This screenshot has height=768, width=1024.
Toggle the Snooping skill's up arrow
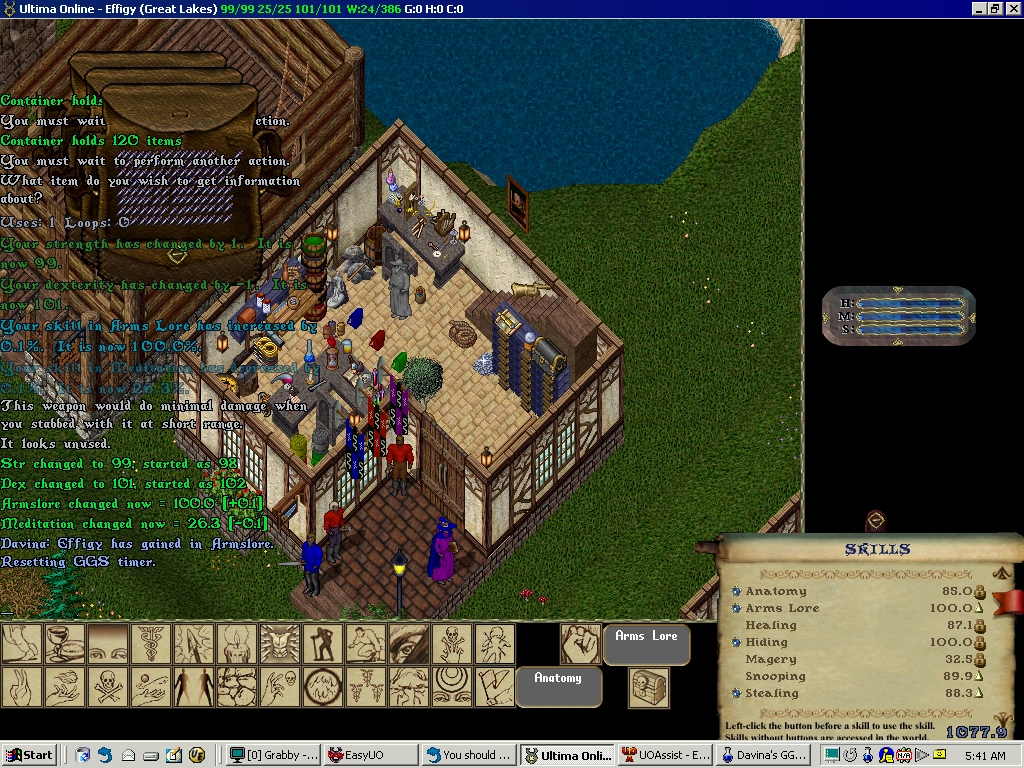(x=980, y=677)
